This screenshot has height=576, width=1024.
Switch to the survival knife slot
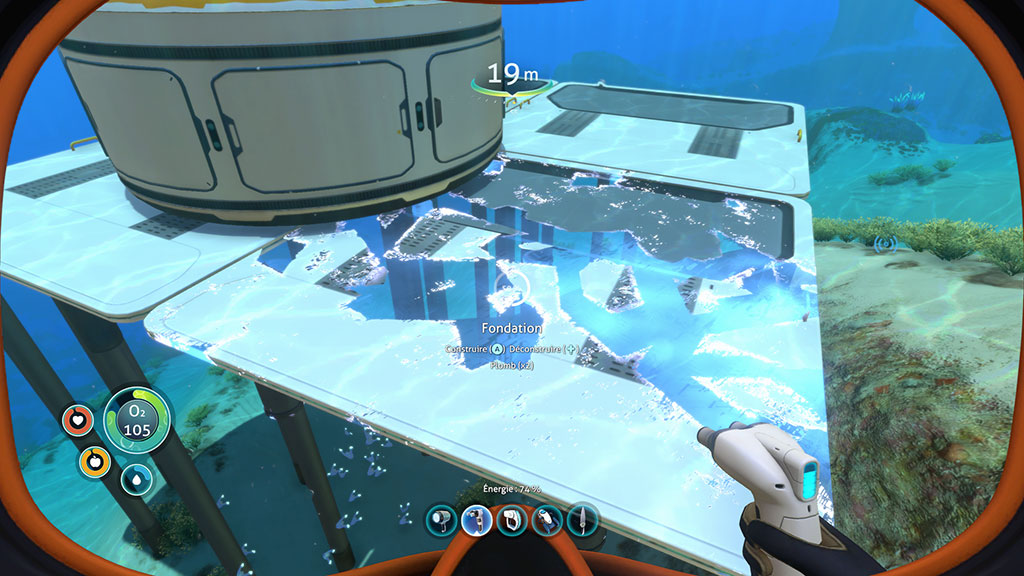582,520
